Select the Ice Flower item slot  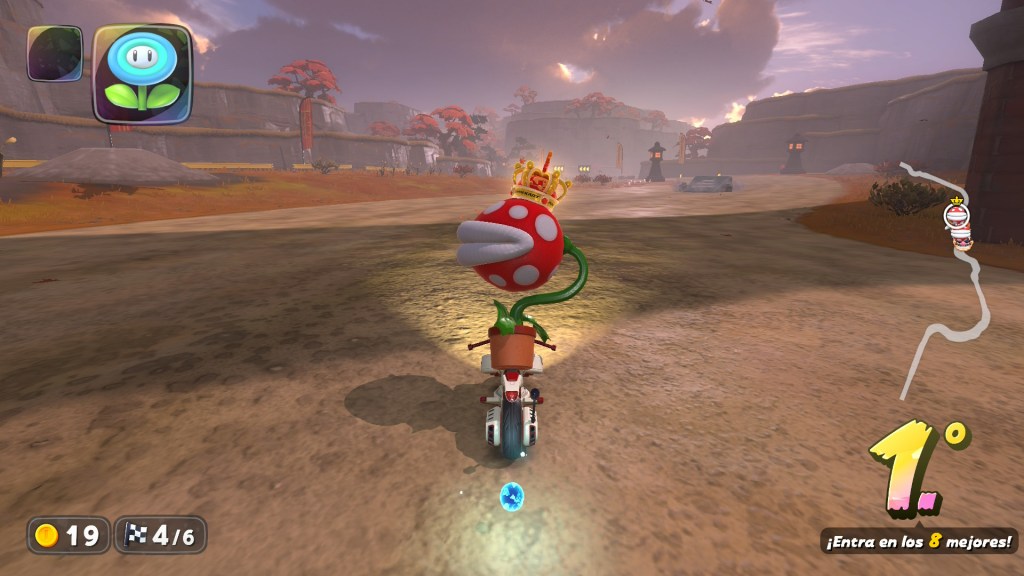click(142, 73)
